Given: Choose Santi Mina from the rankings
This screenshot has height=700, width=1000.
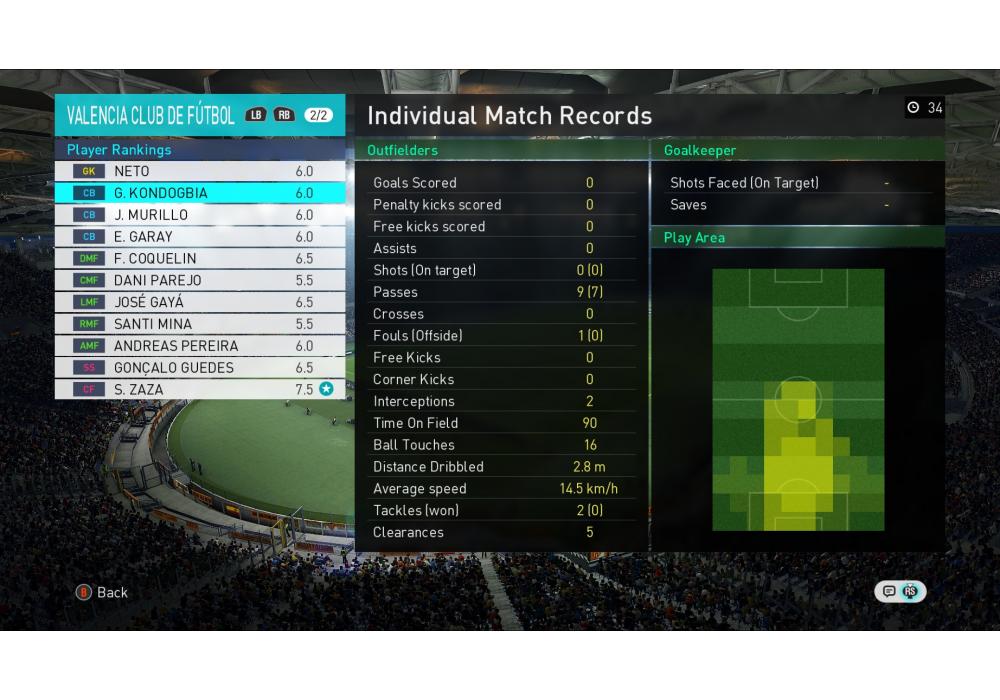Looking at the screenshot, I should tap(200, 324).
